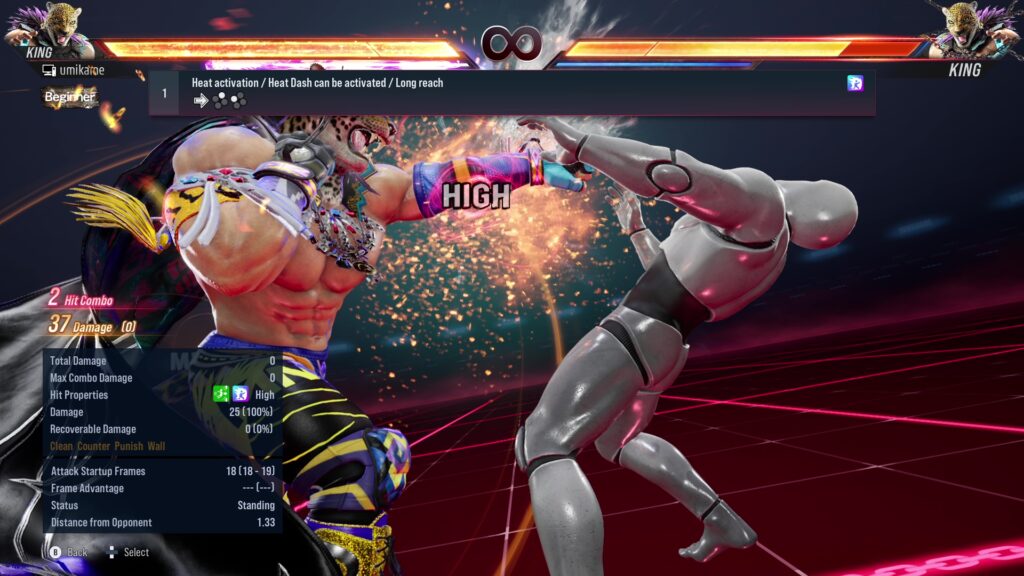
Task: Click the green Hit Properties icon
Action: 222,395
